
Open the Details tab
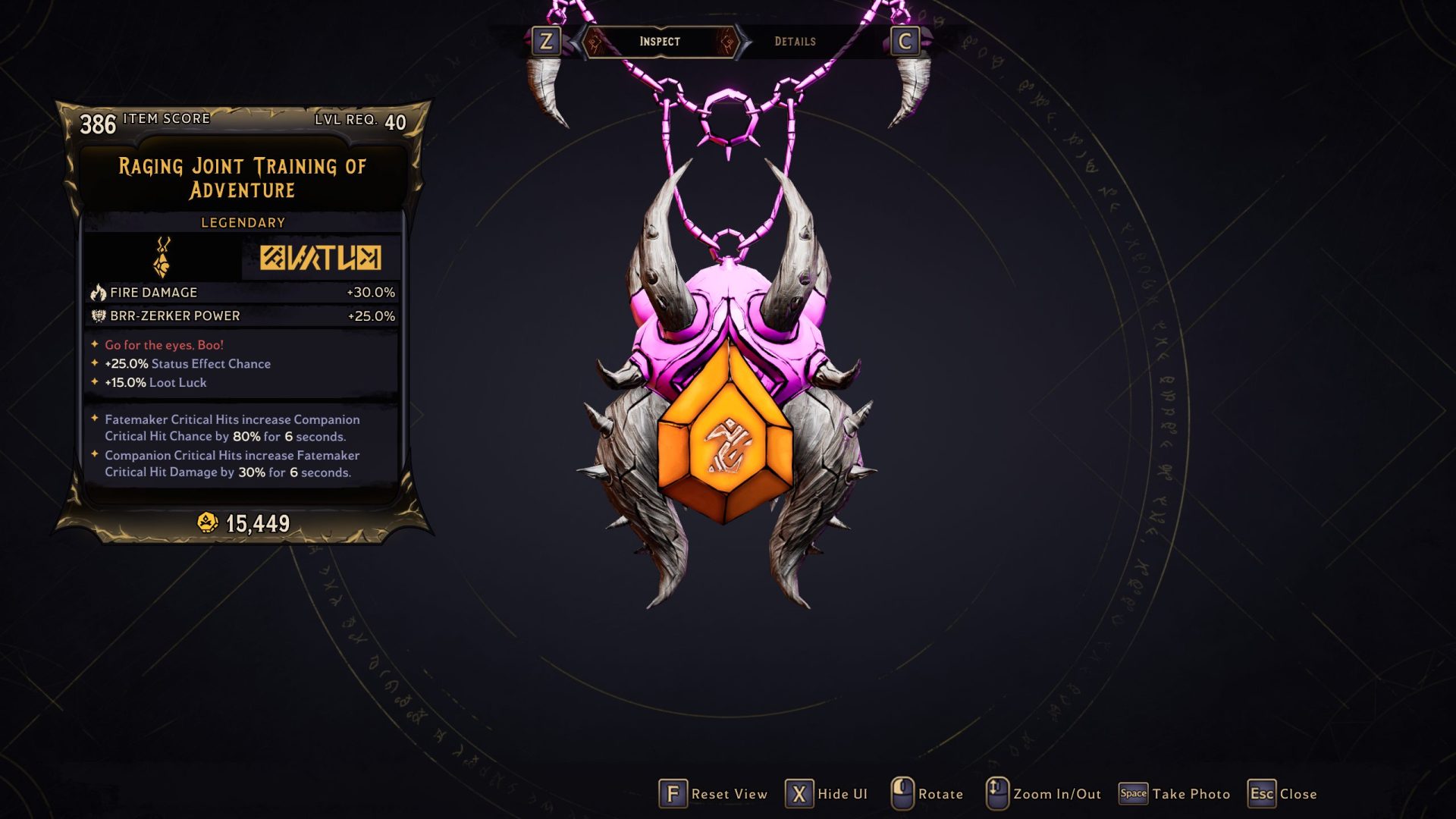[795, 42]
